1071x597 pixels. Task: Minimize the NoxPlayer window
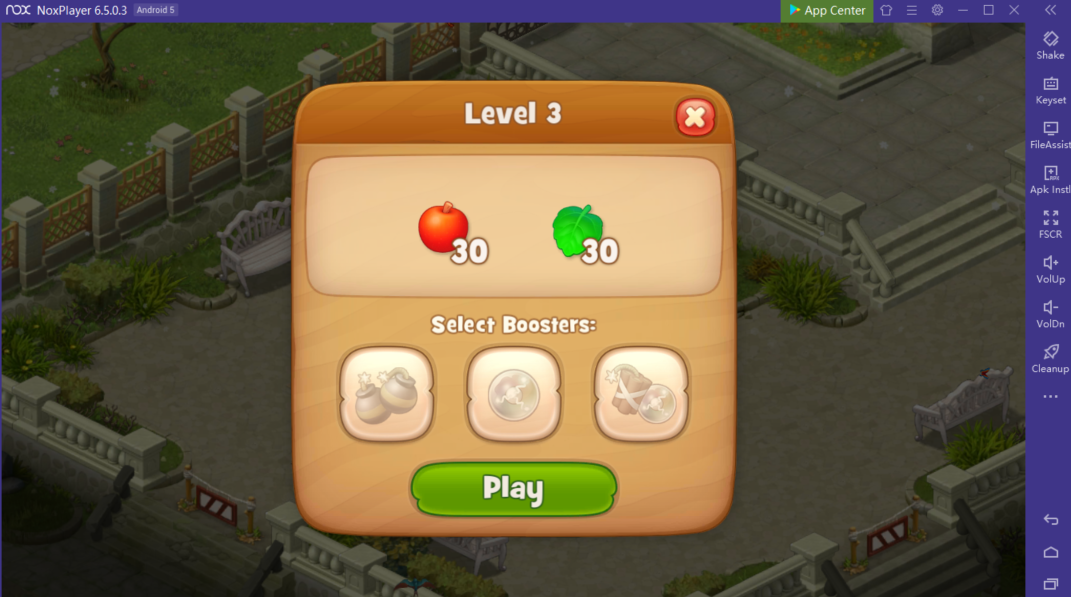tap(962, 10)
